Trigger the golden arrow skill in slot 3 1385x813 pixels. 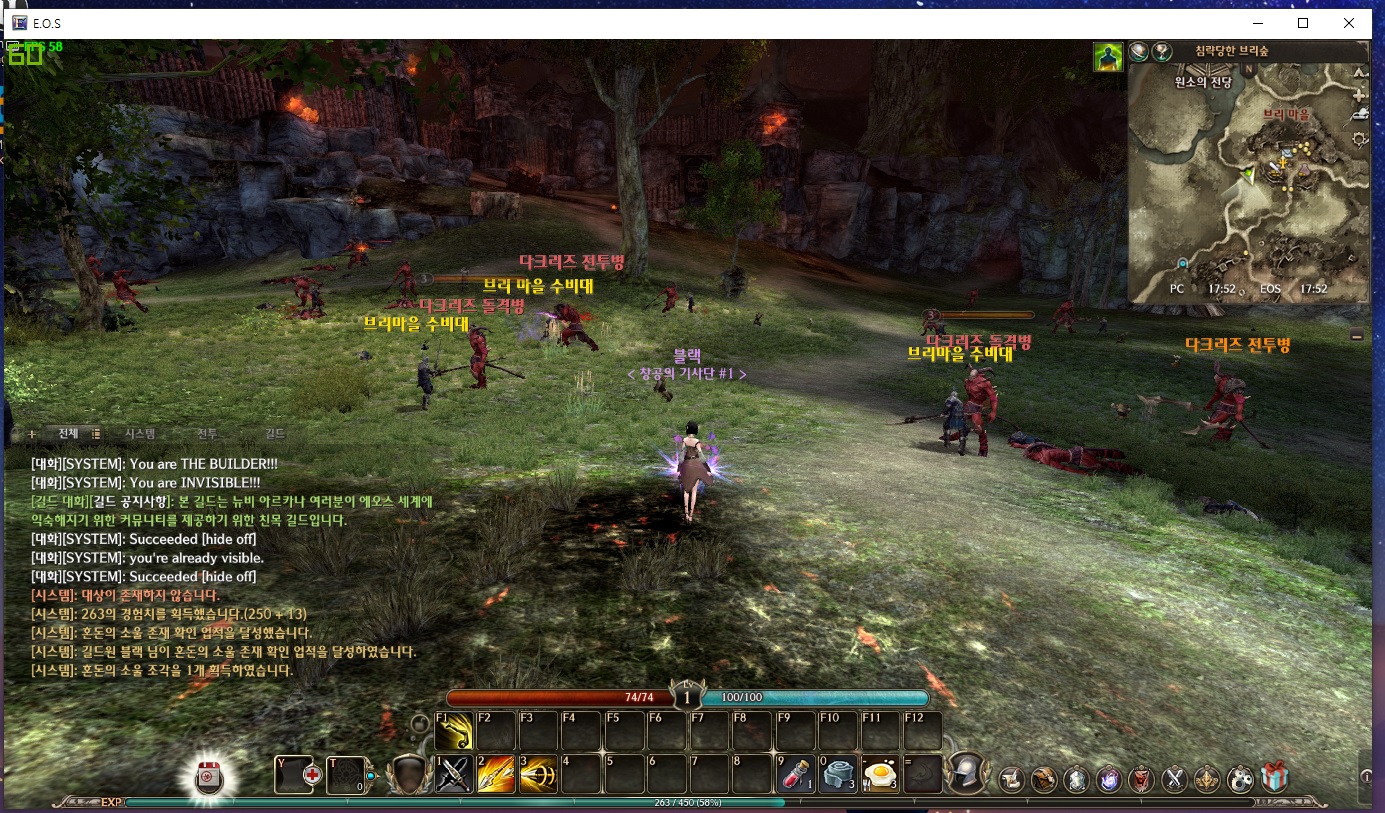click(538, 773)
